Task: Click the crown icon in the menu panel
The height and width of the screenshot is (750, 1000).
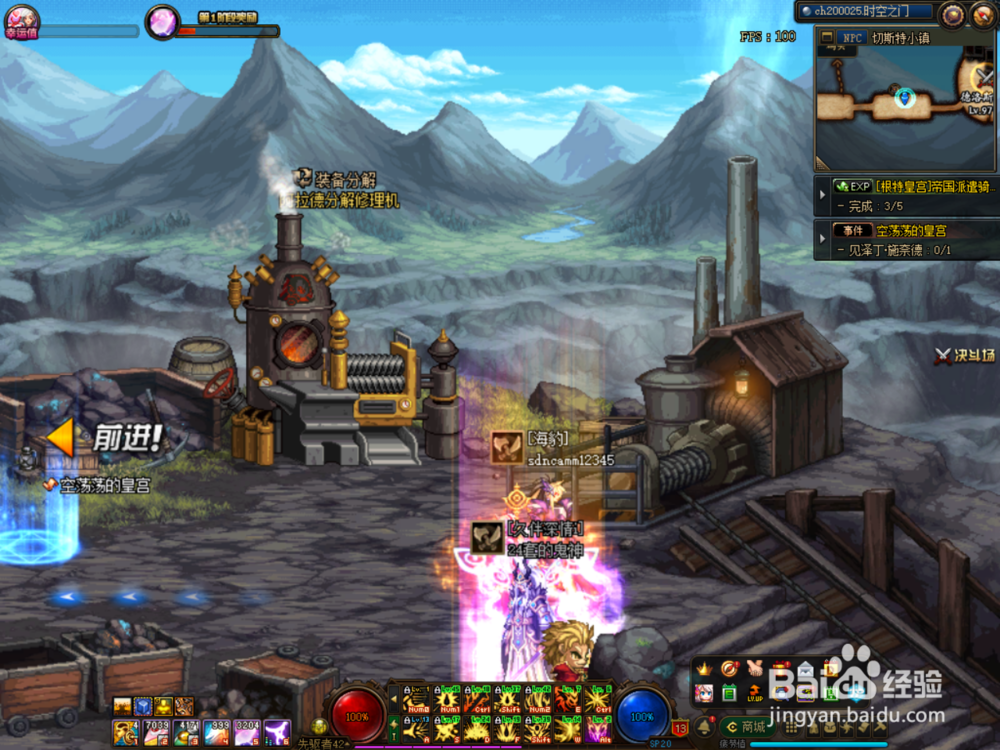Action: 705,668
